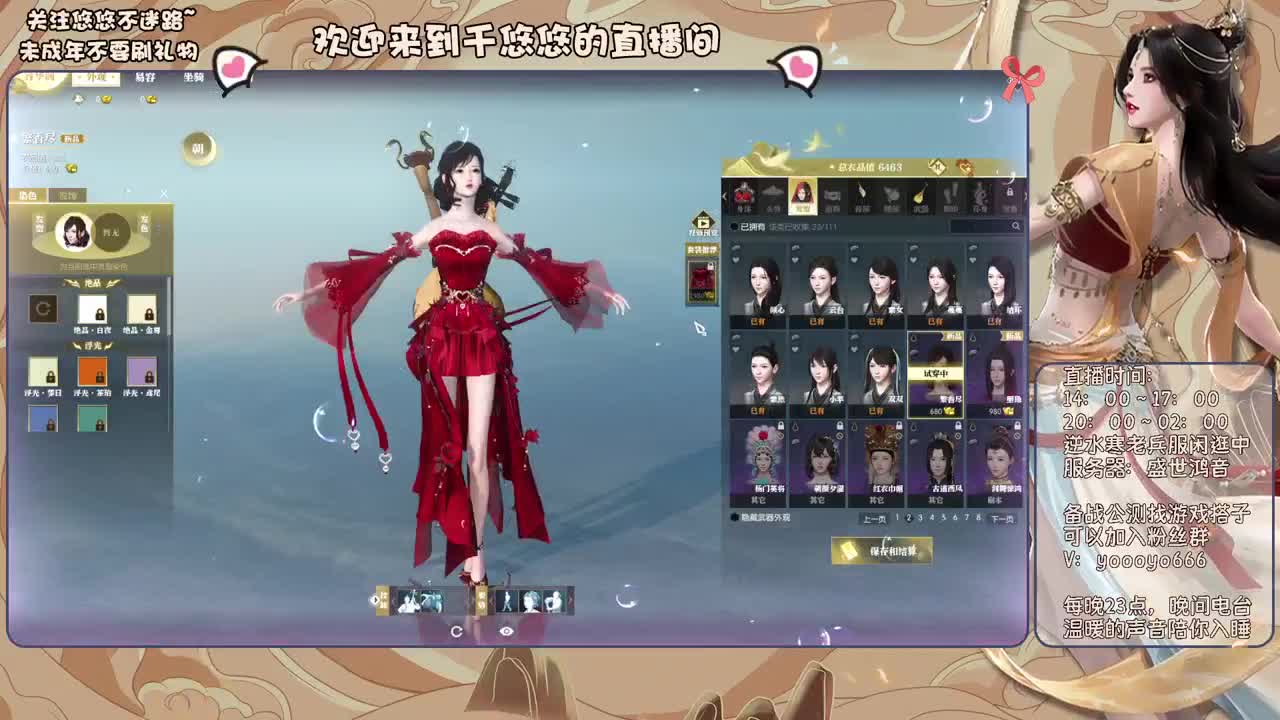Switch to the 易容 tab
This screenshot has width=1280, height=720.
(x=146, y=76)
